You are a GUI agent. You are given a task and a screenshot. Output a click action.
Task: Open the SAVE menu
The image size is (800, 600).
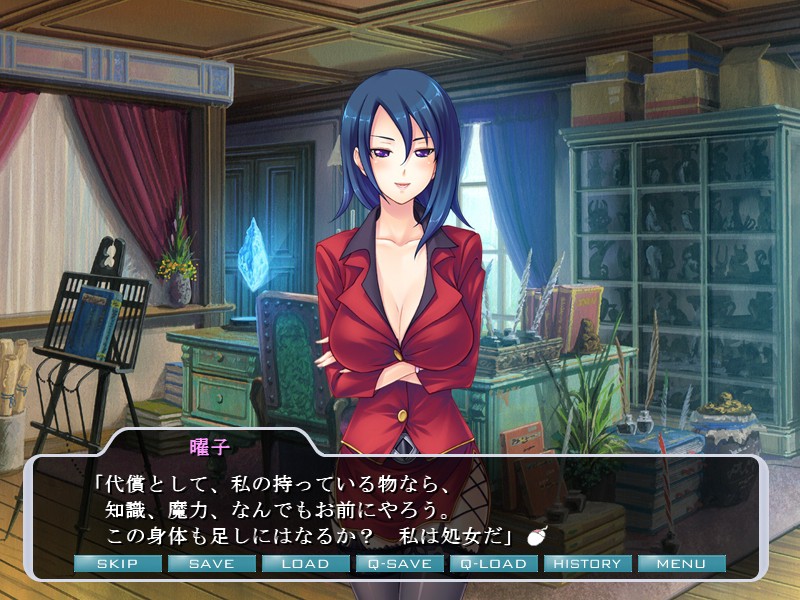211,564
